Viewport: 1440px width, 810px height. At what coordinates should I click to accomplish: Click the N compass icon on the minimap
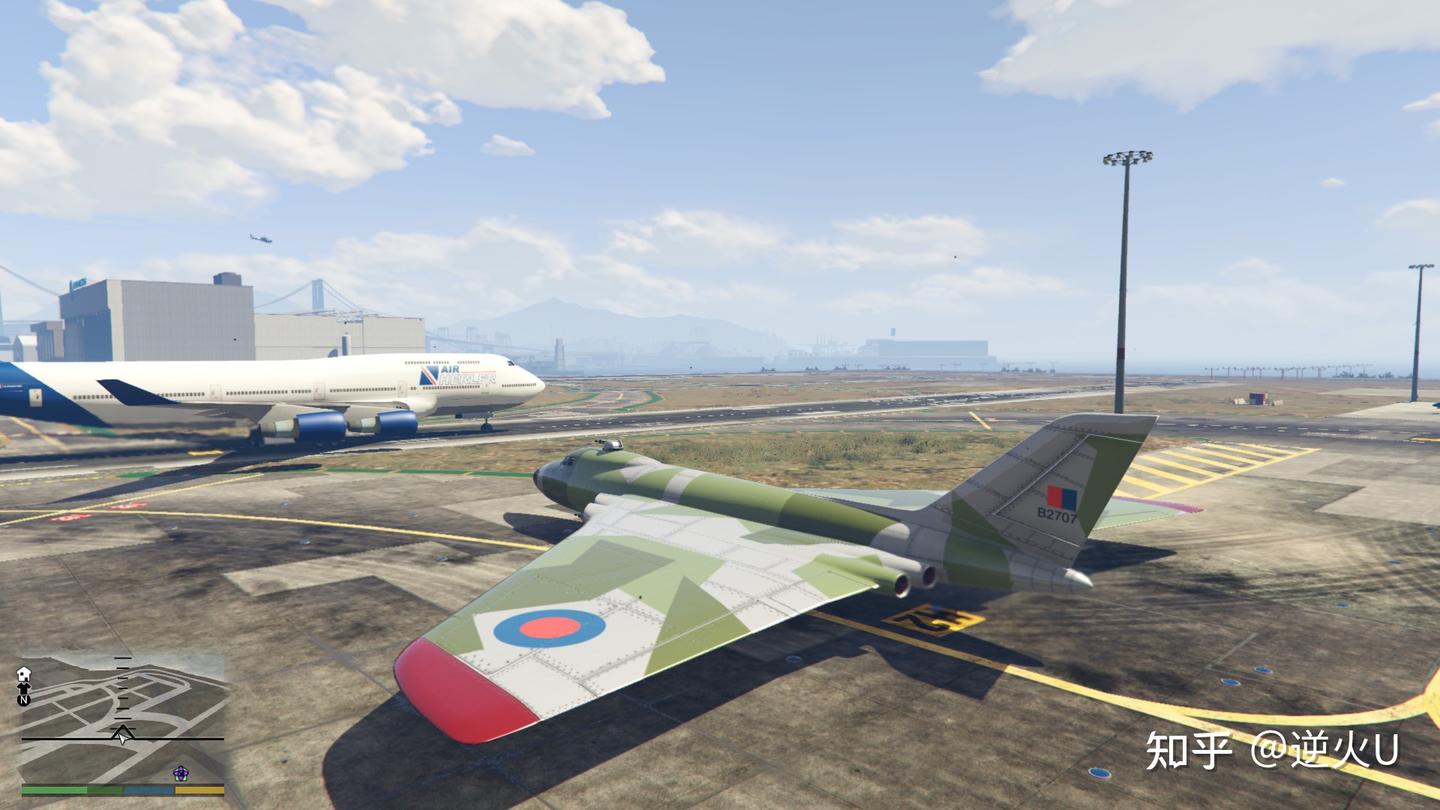click(23, 701)
